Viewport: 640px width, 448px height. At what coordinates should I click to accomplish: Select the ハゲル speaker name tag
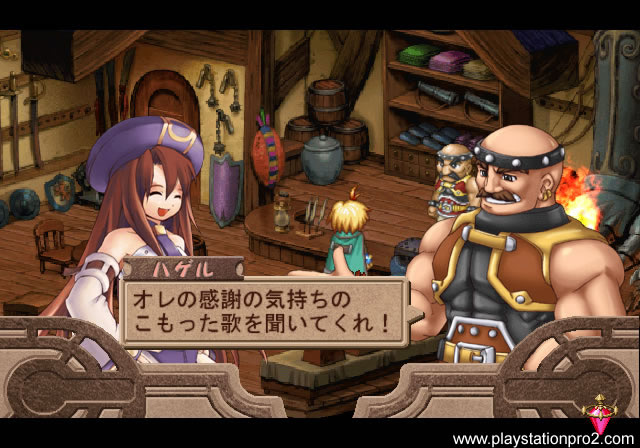[x=184, y=269]
